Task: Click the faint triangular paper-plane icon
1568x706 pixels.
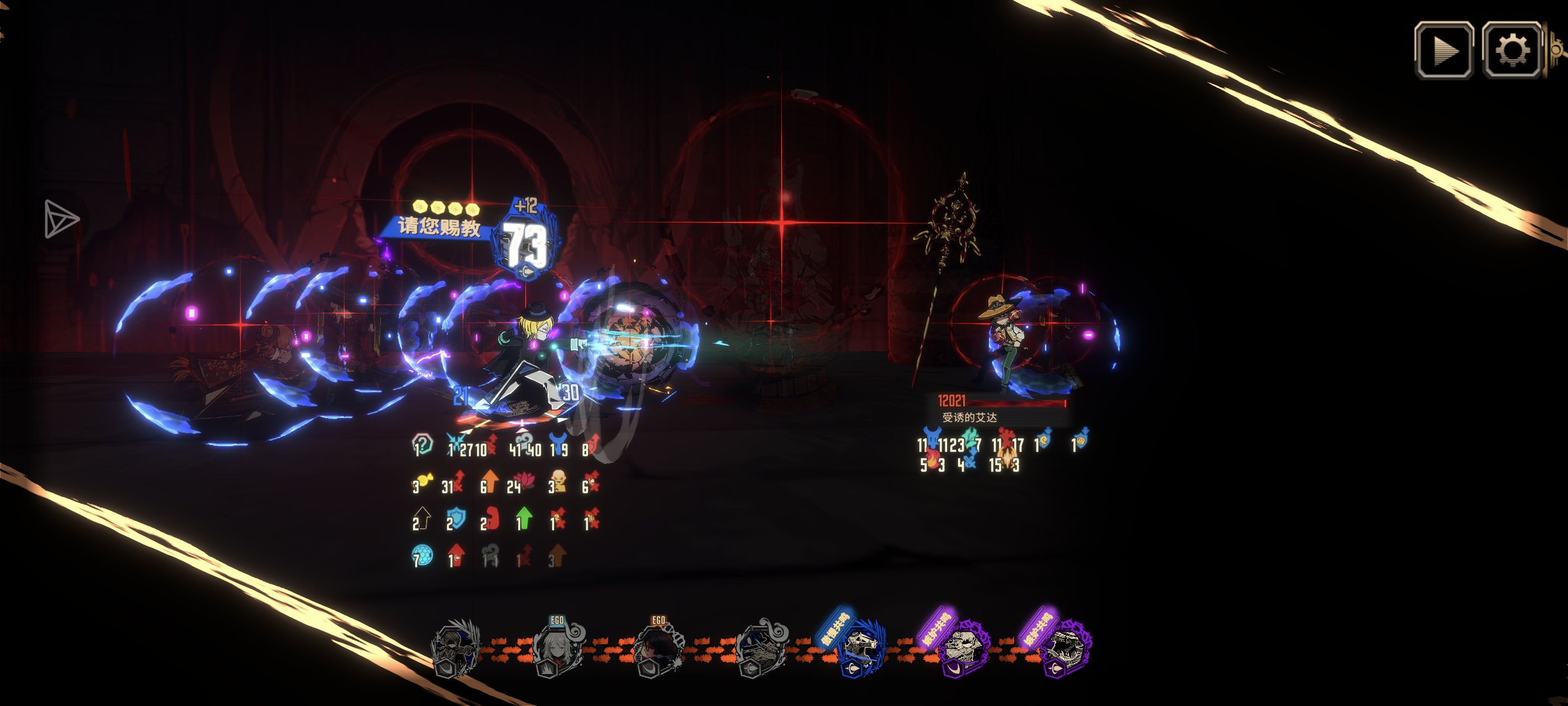Action: tap(60, 219)
